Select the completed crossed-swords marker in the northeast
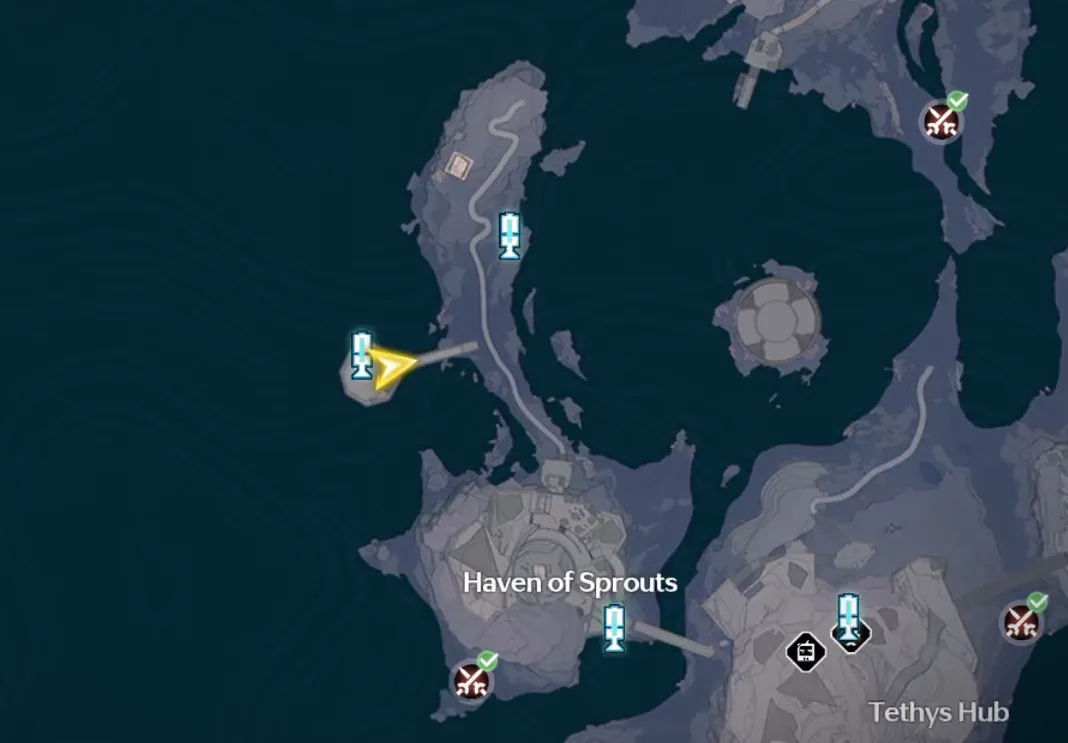The width and height of the screenshot is (1068, 743). point(941,121)
